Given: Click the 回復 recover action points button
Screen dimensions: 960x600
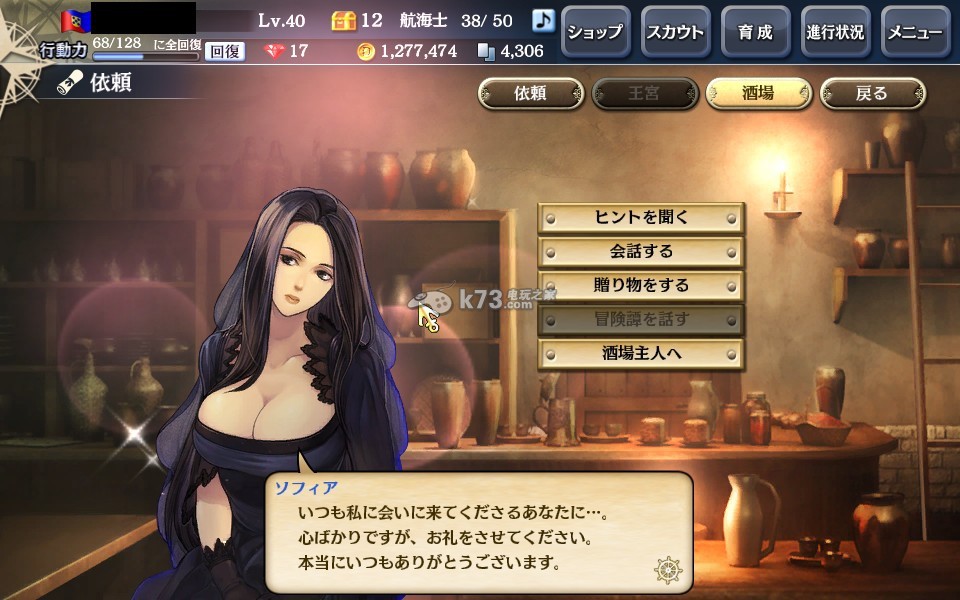Looking at the screenshot, I should [225, 51].
